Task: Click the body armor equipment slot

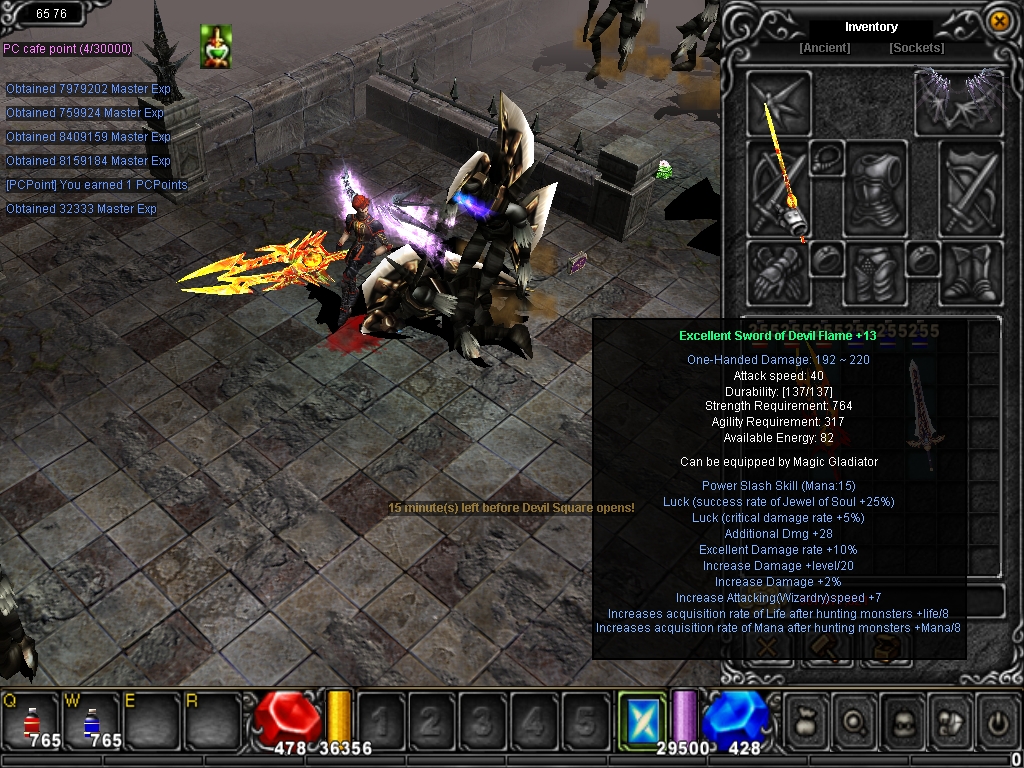Action: pos(874,188)
